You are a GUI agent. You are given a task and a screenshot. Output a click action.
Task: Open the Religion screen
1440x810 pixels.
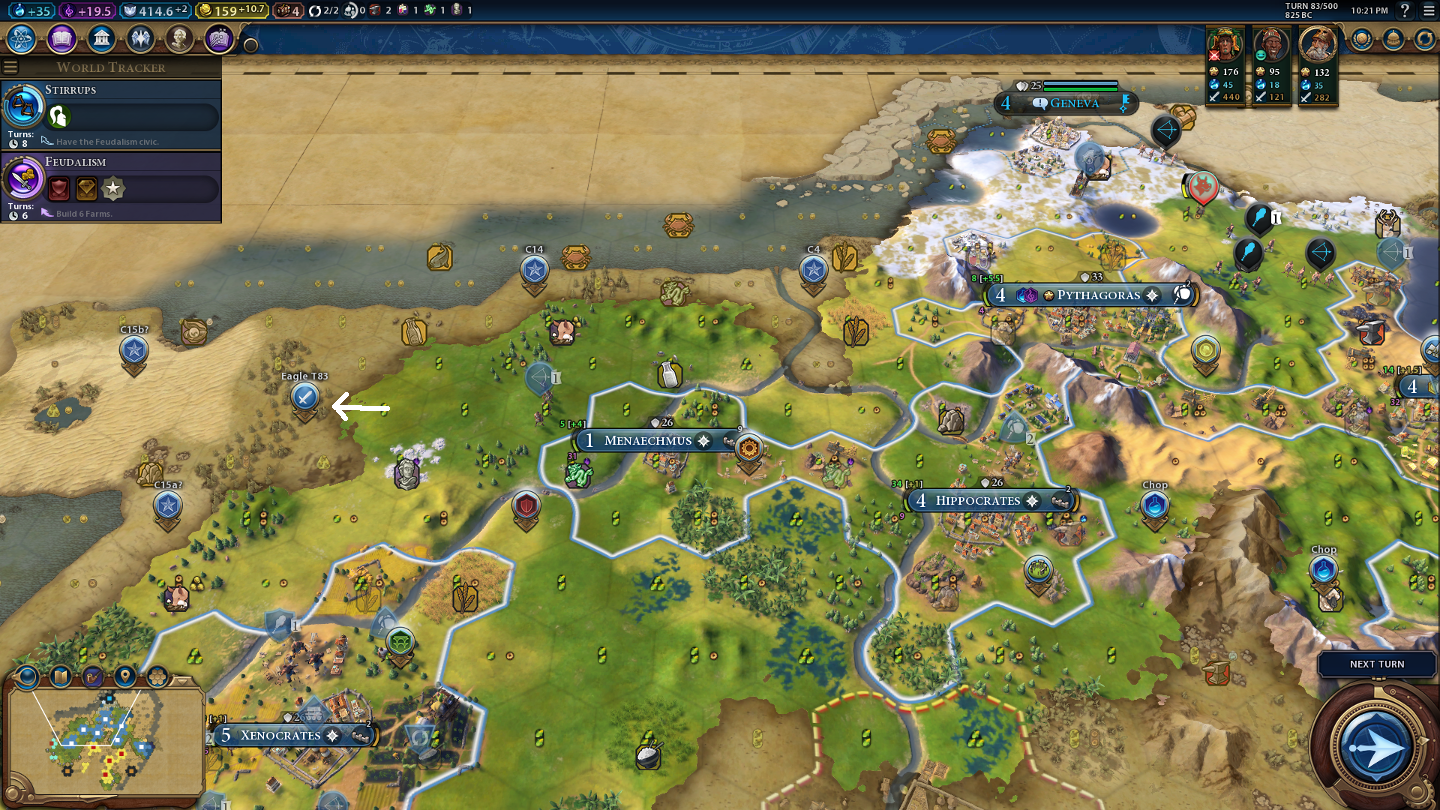click(x=139, y=39)
